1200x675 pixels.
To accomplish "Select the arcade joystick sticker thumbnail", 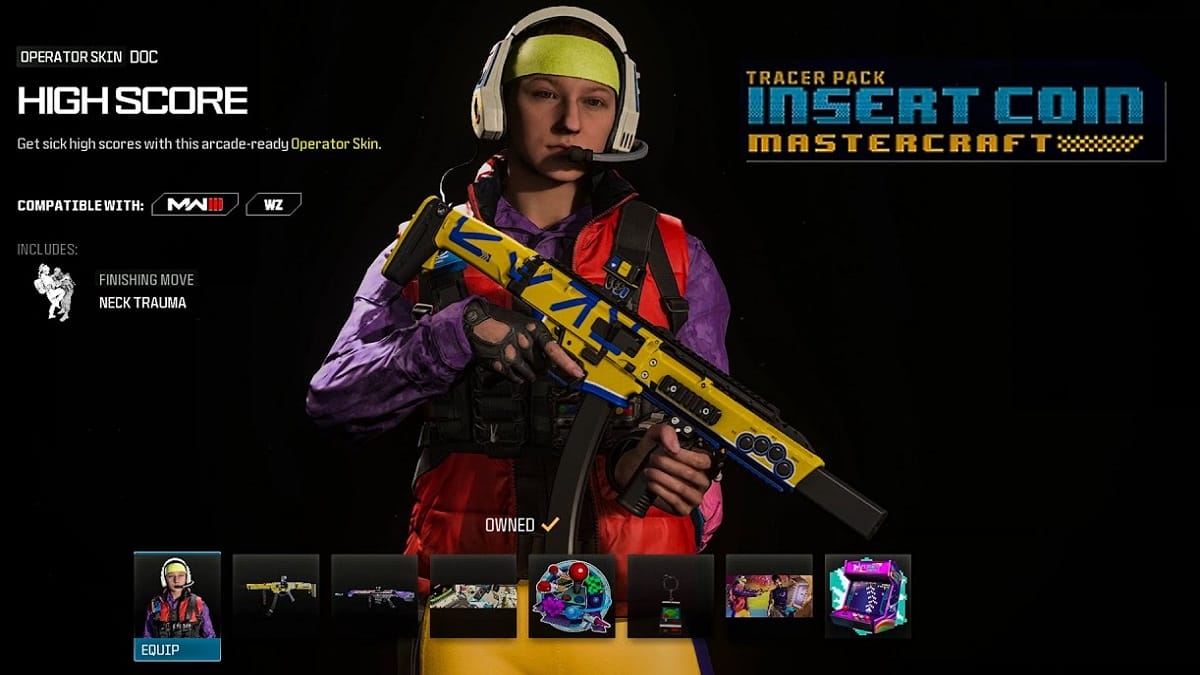I will pyautogui.click(x=572, y=596).
